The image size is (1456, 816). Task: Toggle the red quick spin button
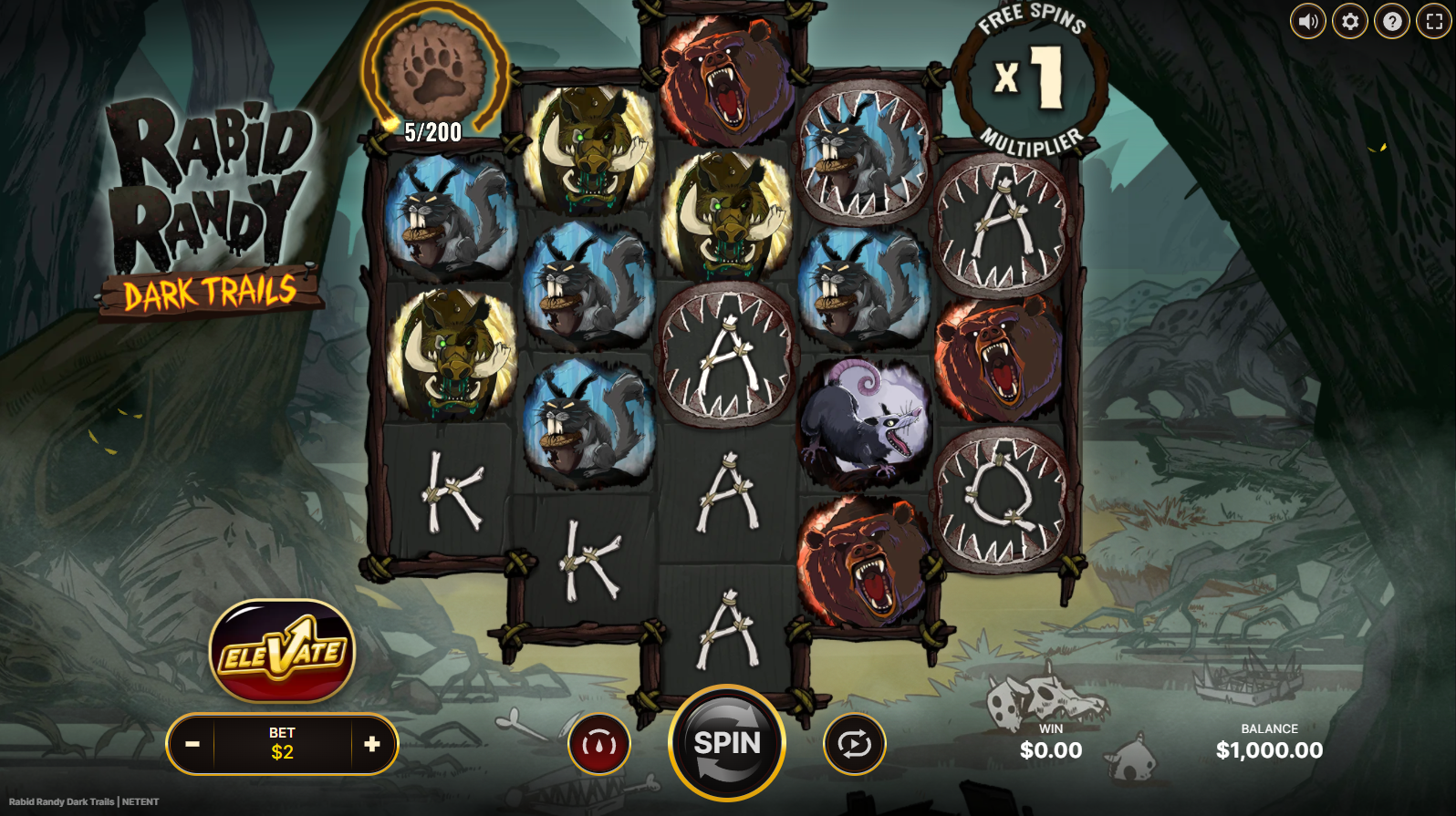(598, 745)
